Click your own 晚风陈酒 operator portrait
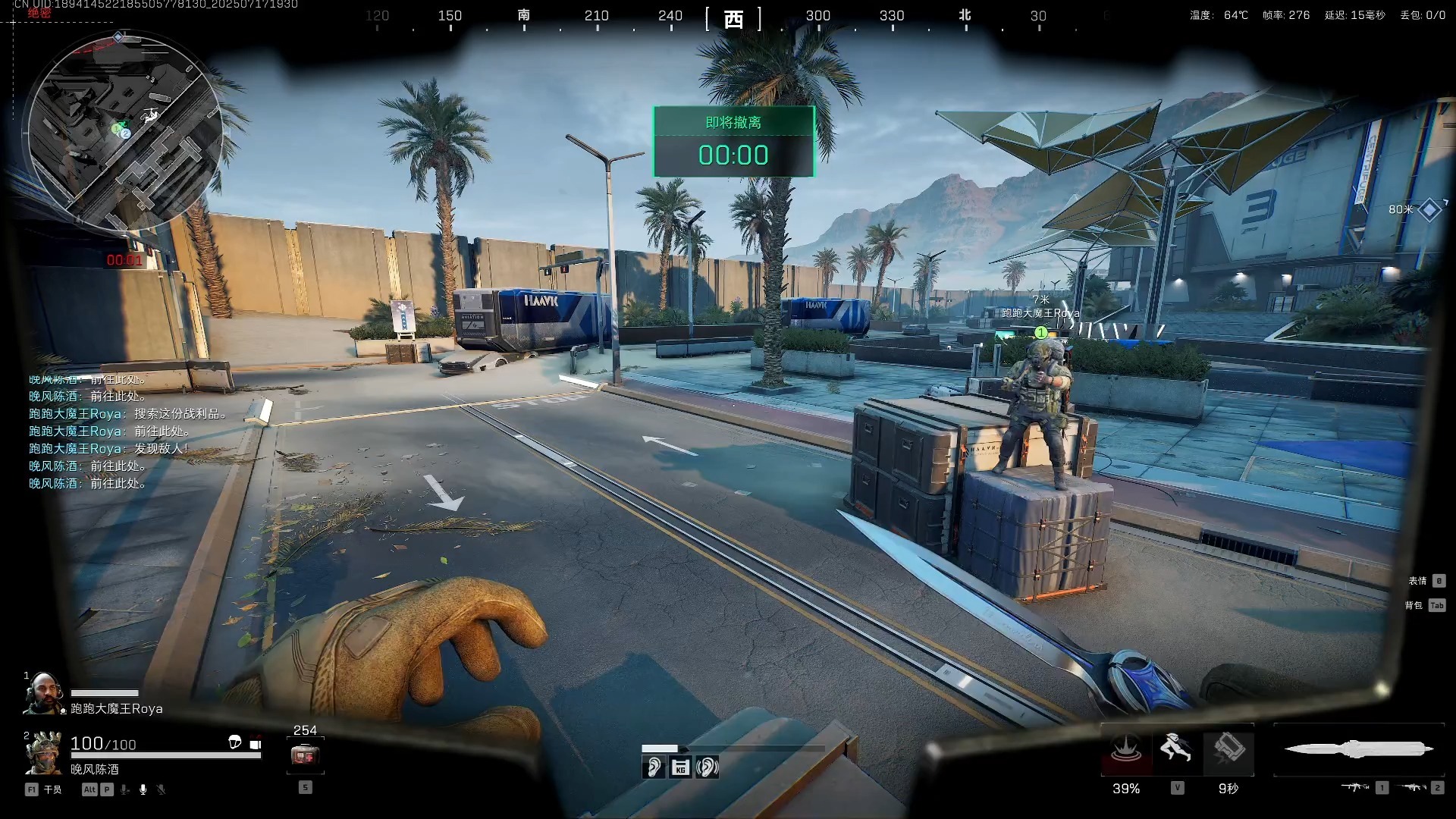 tap(43, 754)
